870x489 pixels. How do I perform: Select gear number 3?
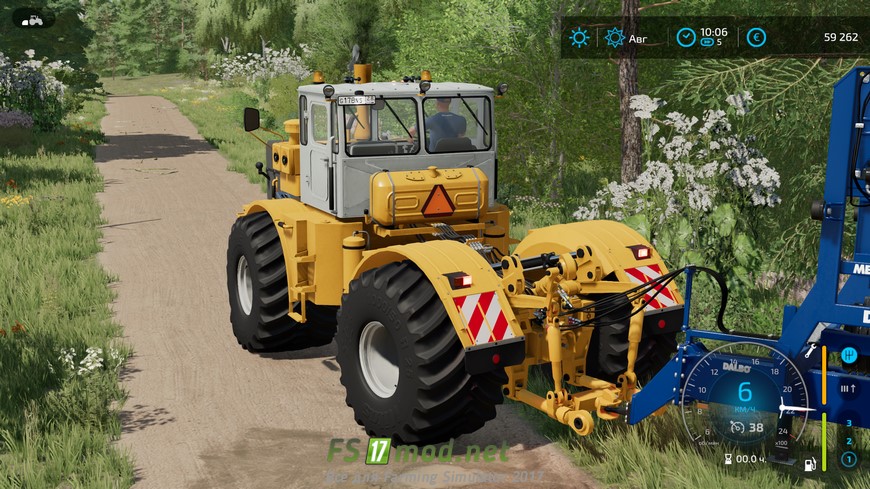[x=848, y=423]
